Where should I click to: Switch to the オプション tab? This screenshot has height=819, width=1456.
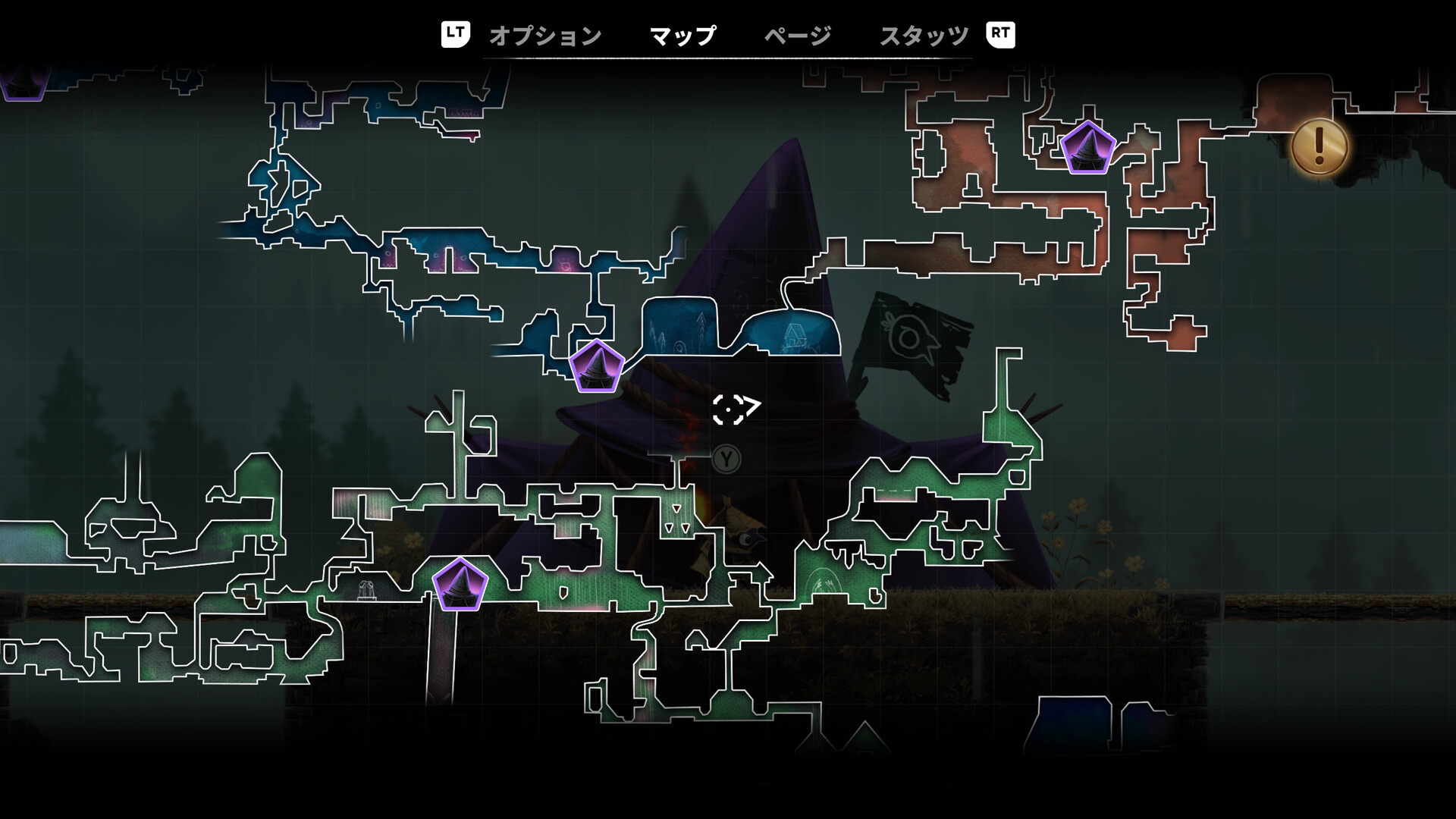(x=544, y=33)
